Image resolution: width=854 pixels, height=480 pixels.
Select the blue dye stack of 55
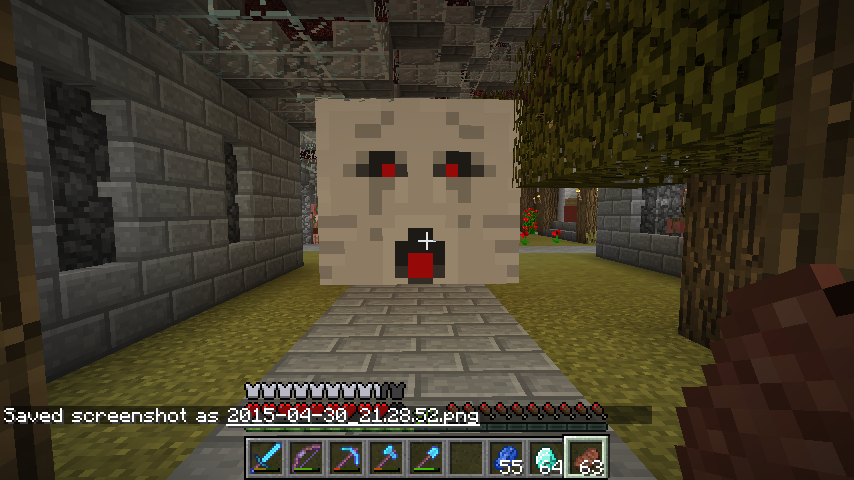[506, 458]
